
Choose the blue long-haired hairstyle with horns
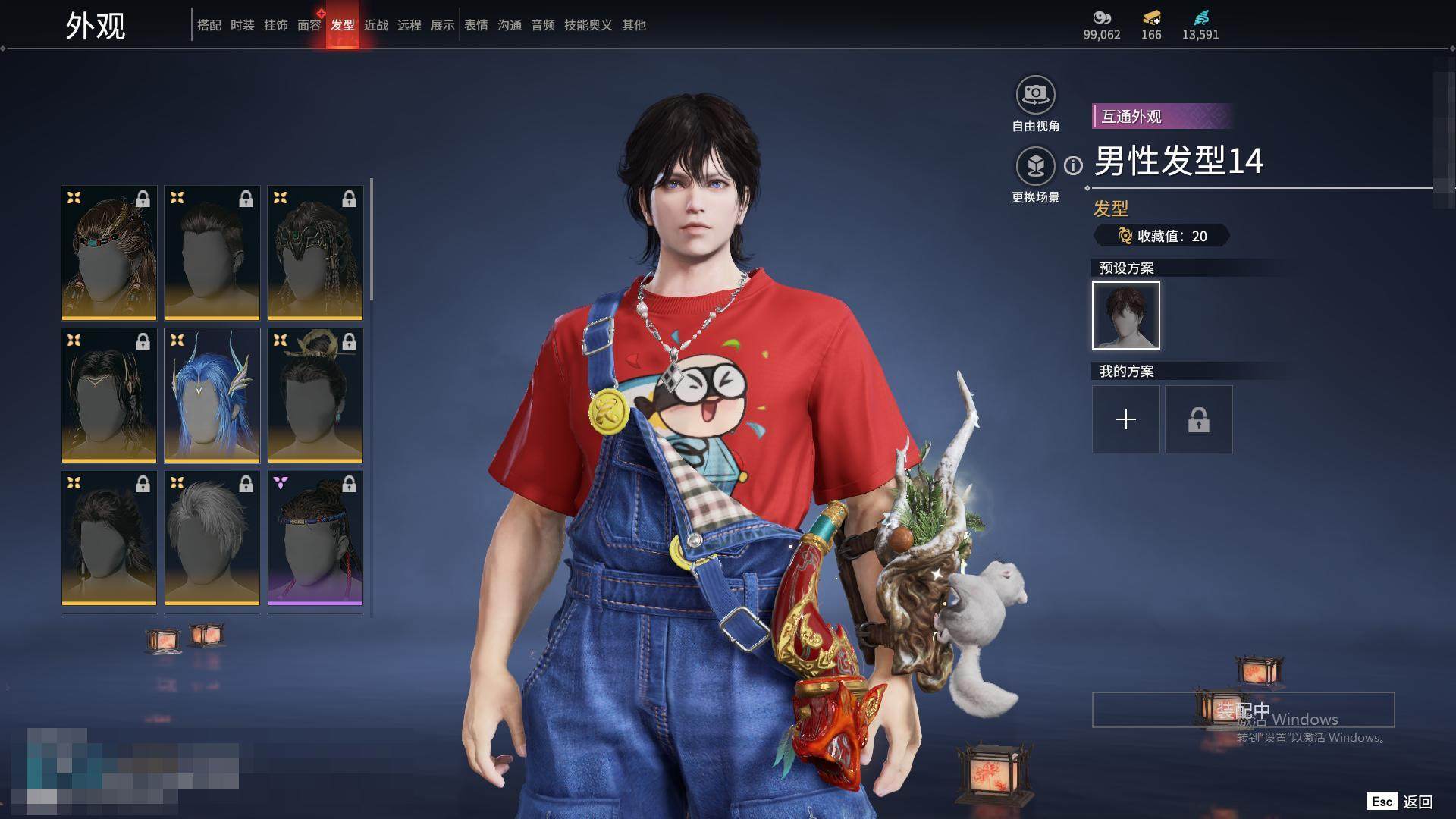point(212,395)
